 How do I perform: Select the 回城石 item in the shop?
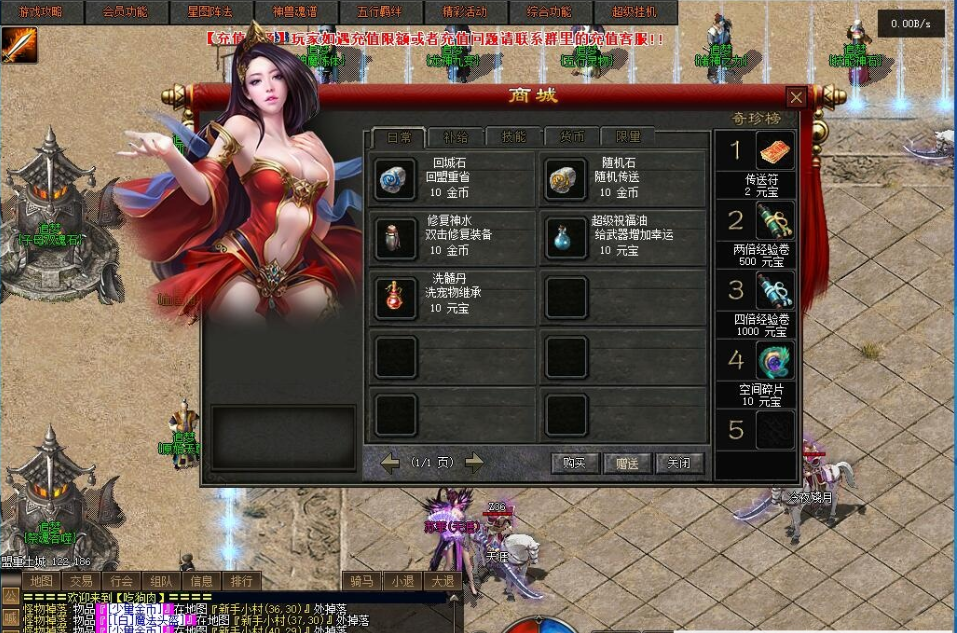394,179
